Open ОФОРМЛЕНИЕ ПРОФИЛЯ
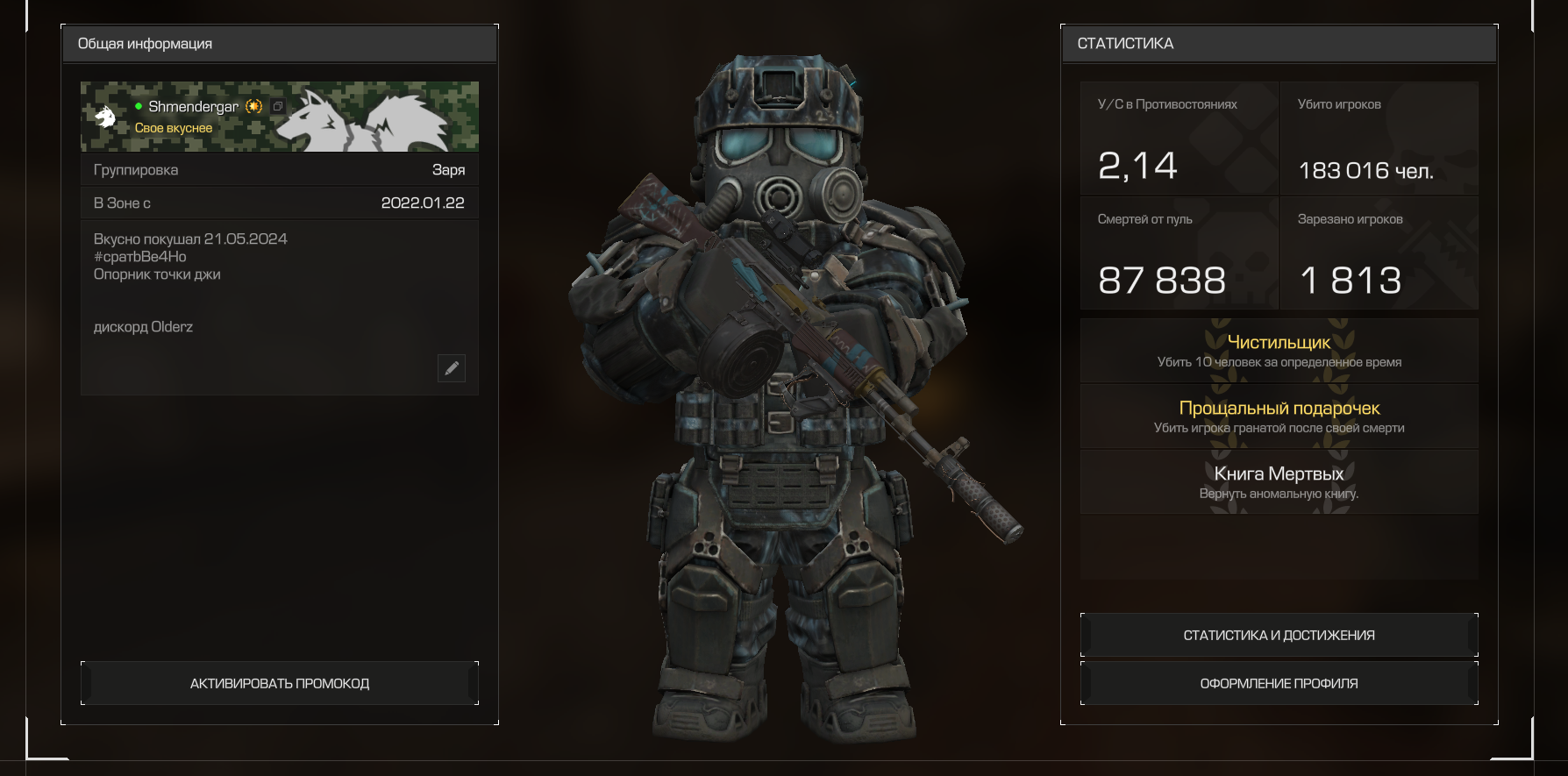Image resolution: width=1568 pixels, height=776 pixels. pos(1279,683)
